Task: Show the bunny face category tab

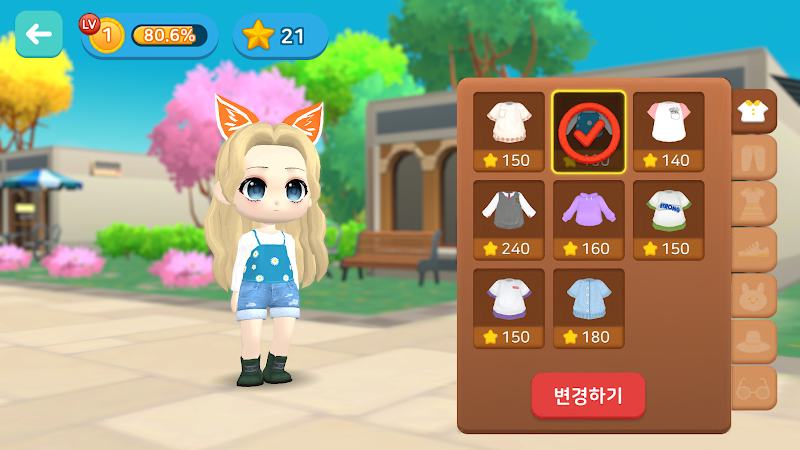Action: click(754, 296)
